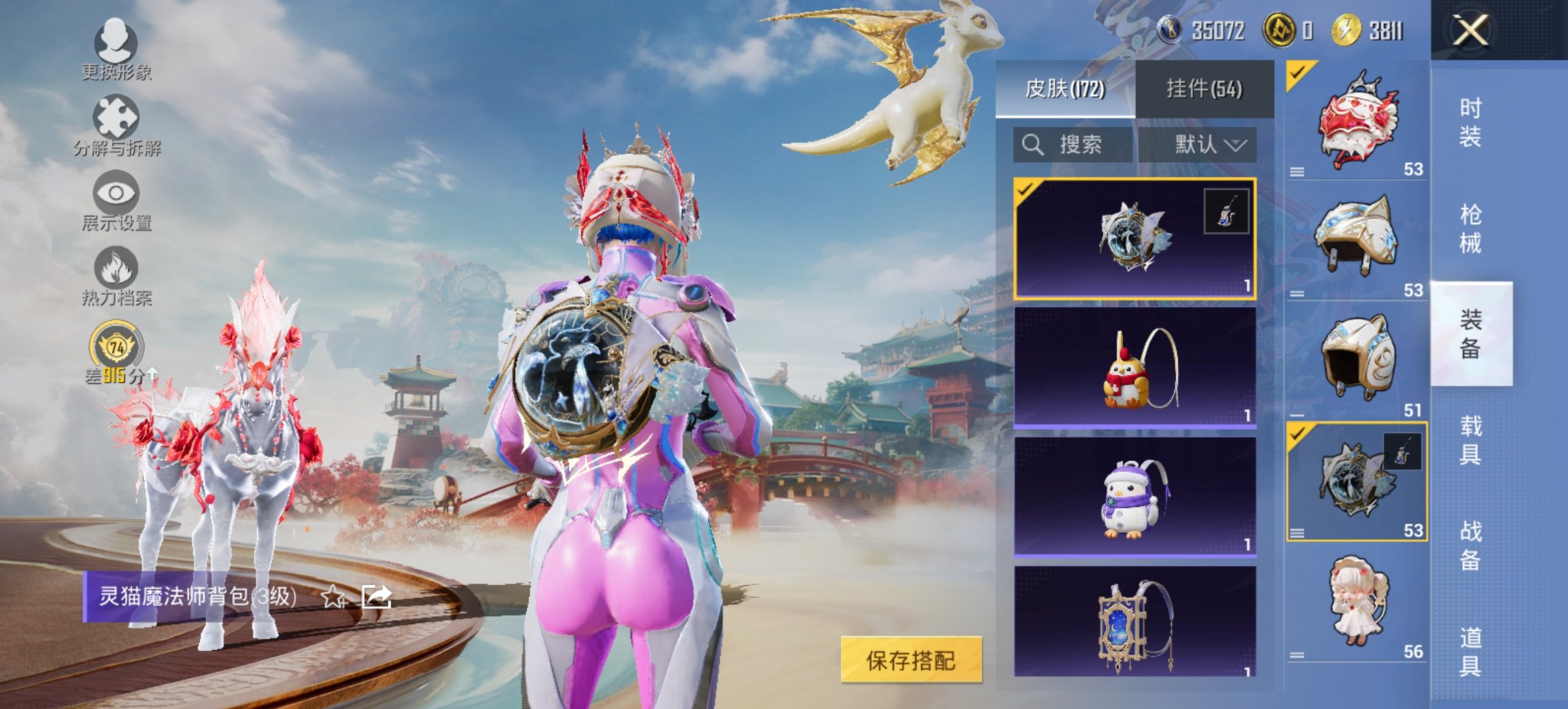This screenshot has width=1568, height=709.
Task: Open 展示设置 display settings eye icon
Action: (x=119, y=200)
